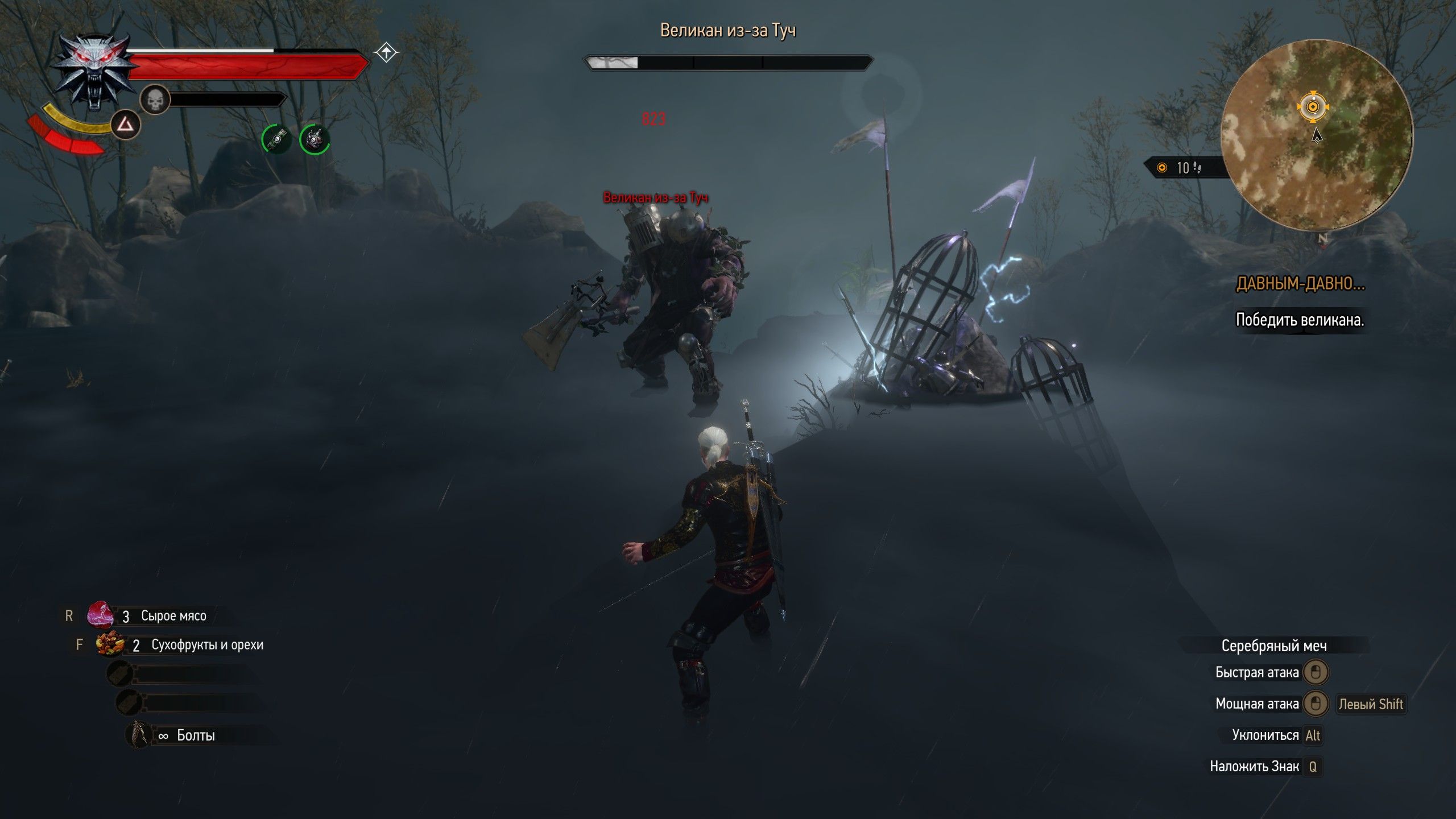The height and width of the screenshot is (819, 1456).
Task: Click the first active buff icon
Action: pos(276,139)
